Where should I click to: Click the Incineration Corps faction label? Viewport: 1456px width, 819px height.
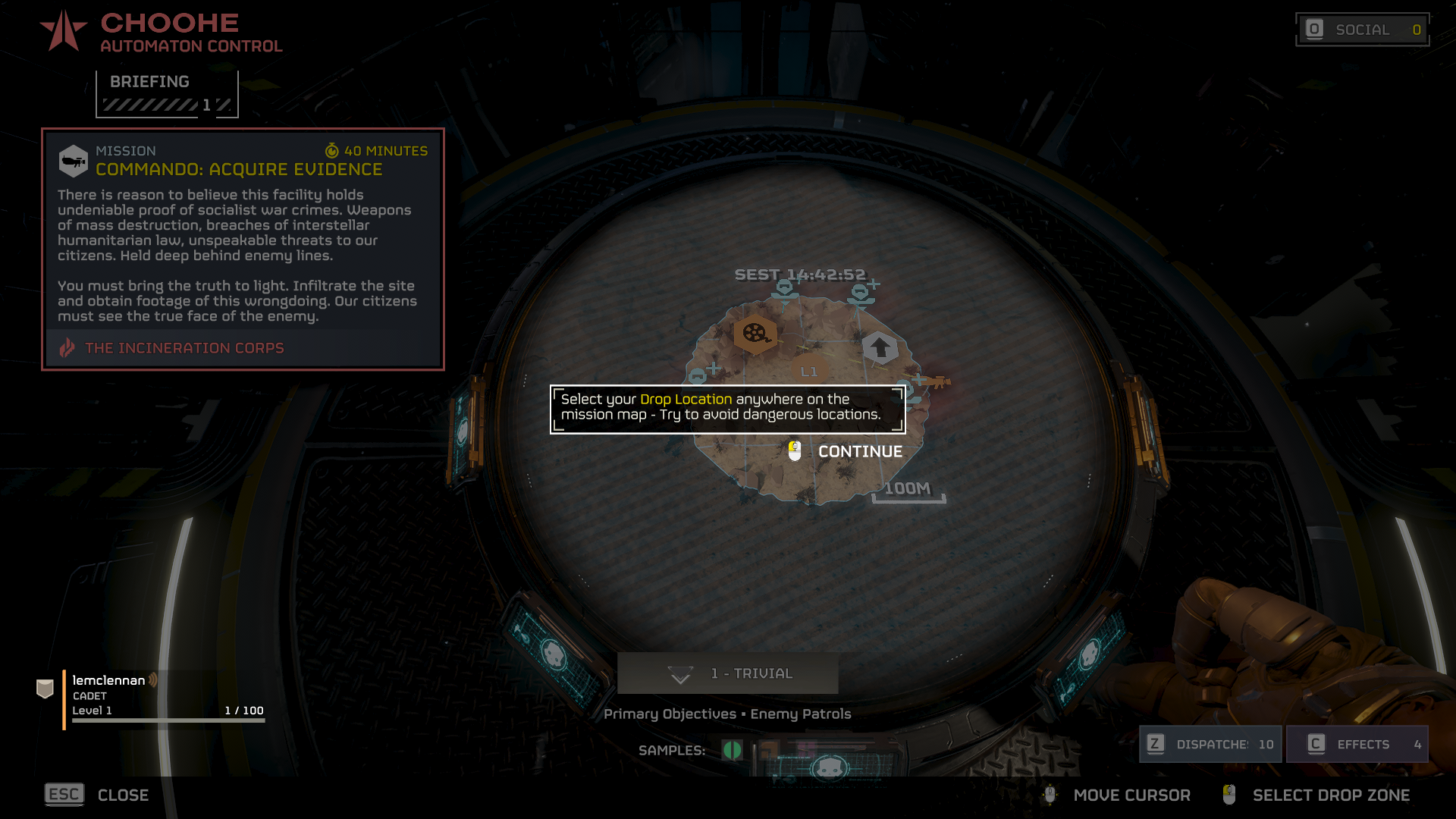tap(184, 348)
